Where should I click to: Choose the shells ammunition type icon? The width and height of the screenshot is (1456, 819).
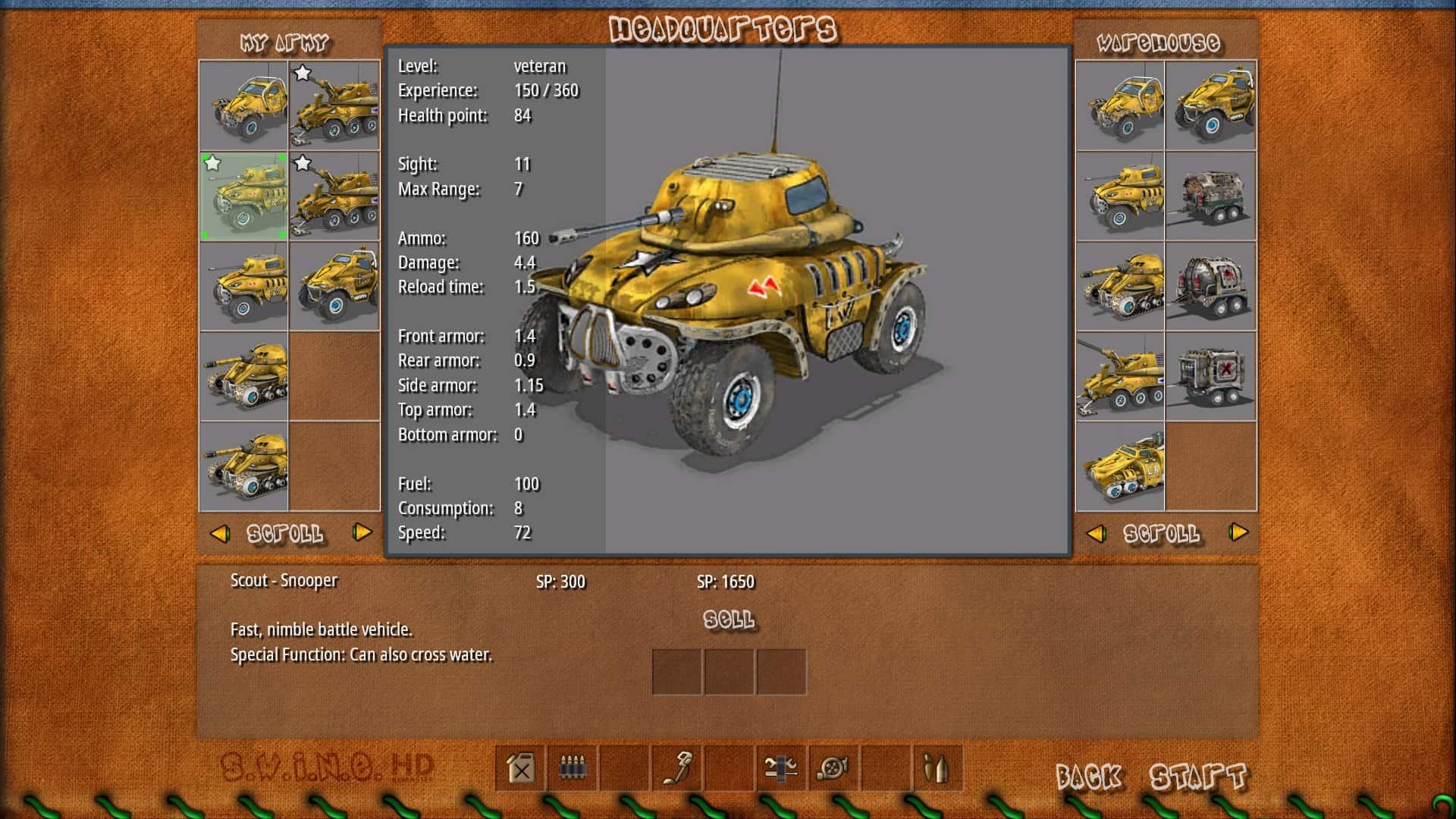(937, 769)
